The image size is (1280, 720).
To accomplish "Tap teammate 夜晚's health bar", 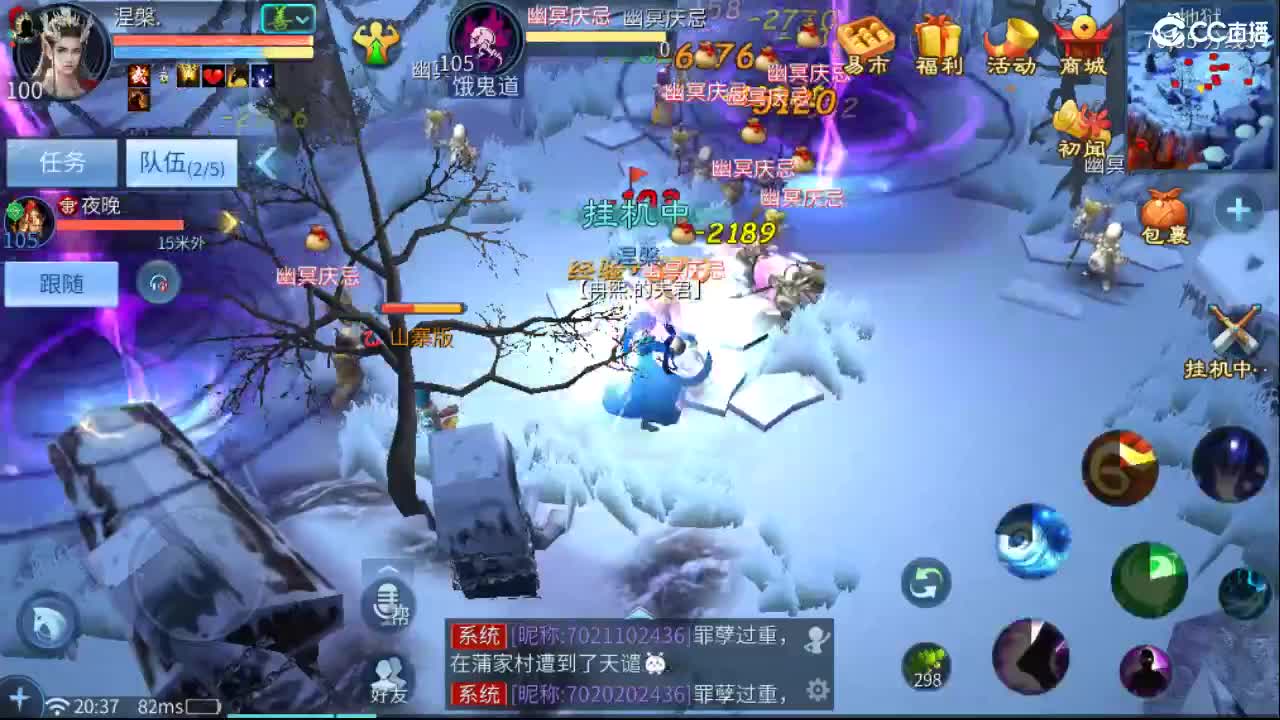I will pos(120,224).
